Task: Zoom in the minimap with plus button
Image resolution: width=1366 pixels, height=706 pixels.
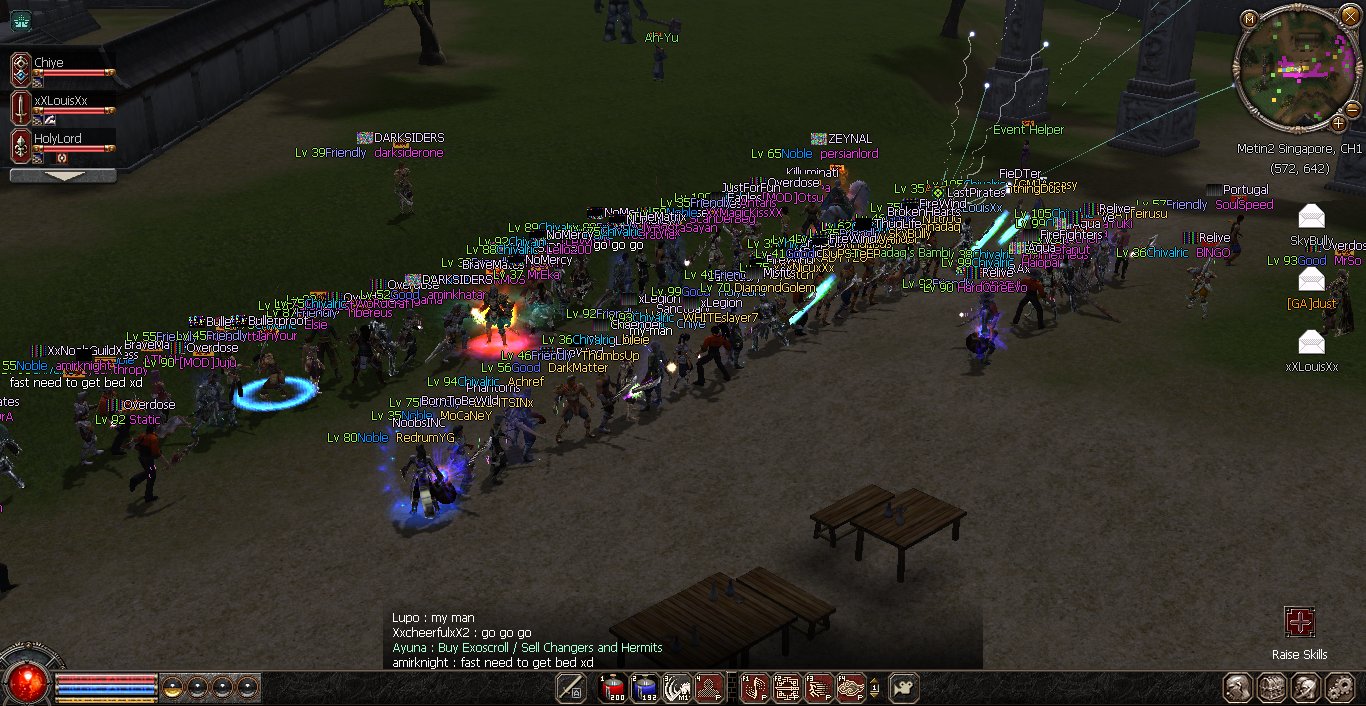Action: click(1340, 123)
